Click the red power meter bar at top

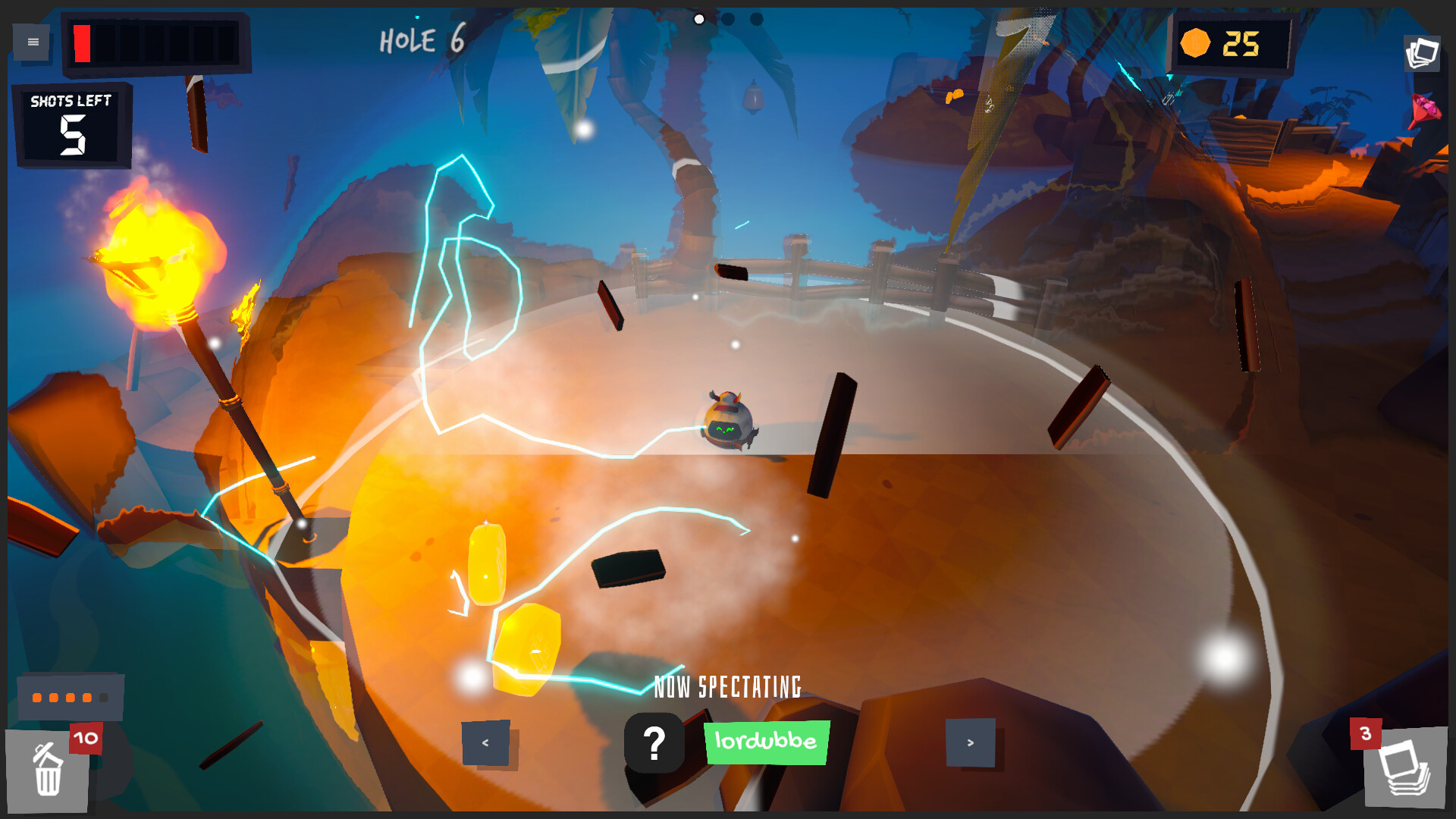point(82,42)
